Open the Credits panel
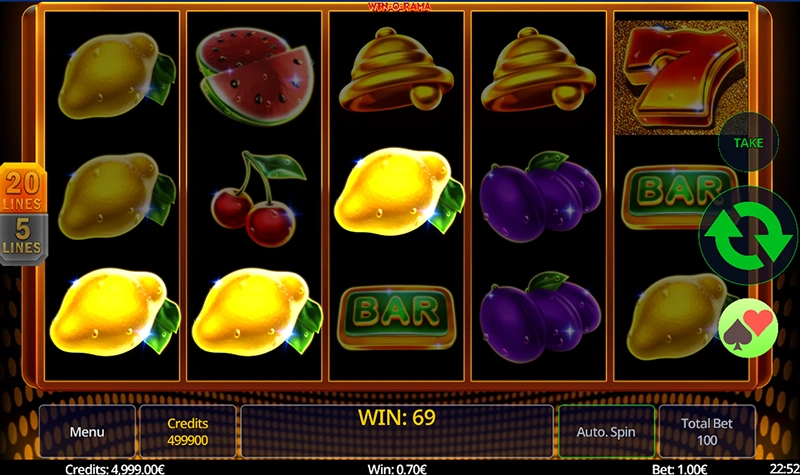The width and height of the screenshot is (800, 475). (x=187, y=431)
